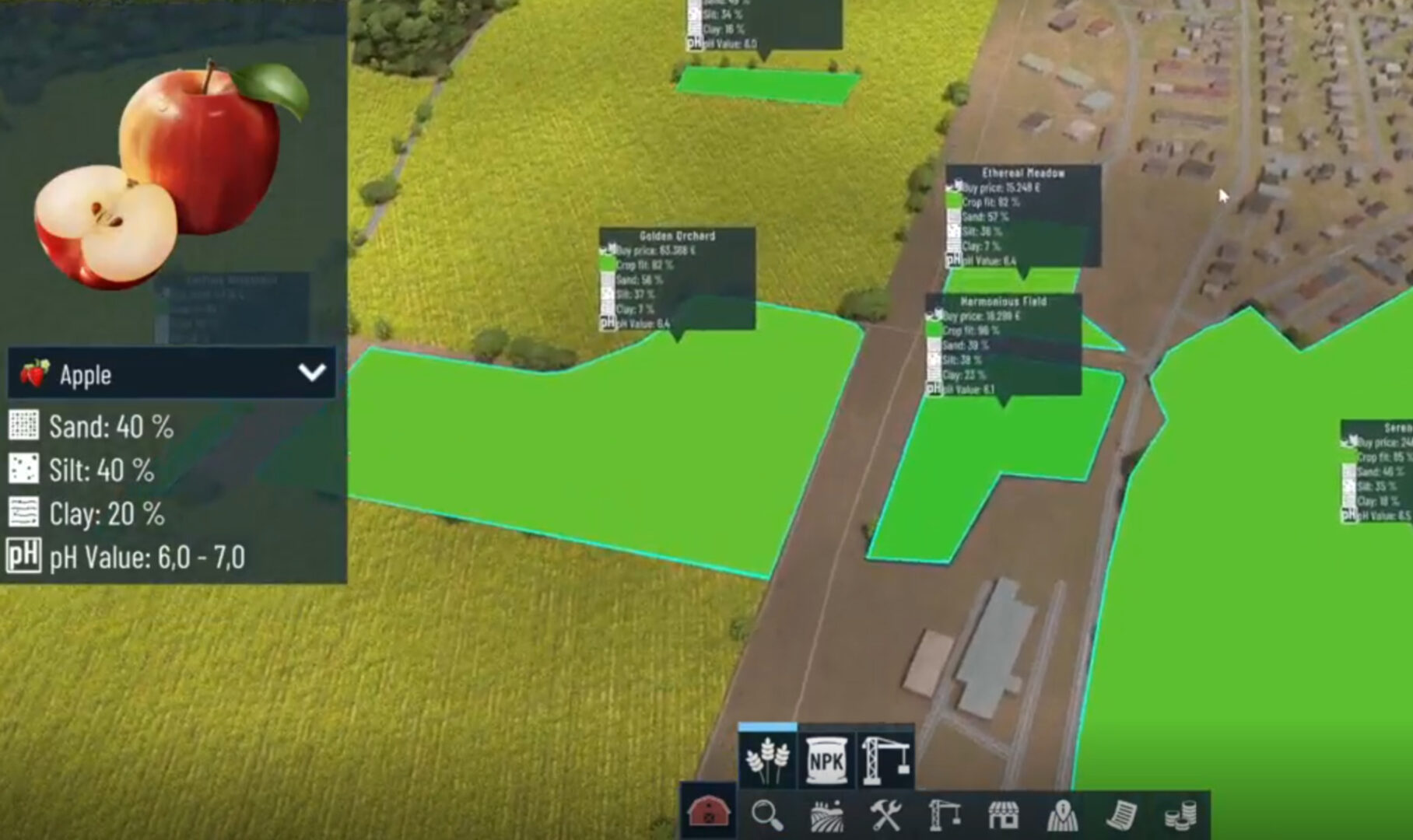Activate the magnifying glass search tool
1413x840 pixels.
pyautogui.click(x=767, y=815)
